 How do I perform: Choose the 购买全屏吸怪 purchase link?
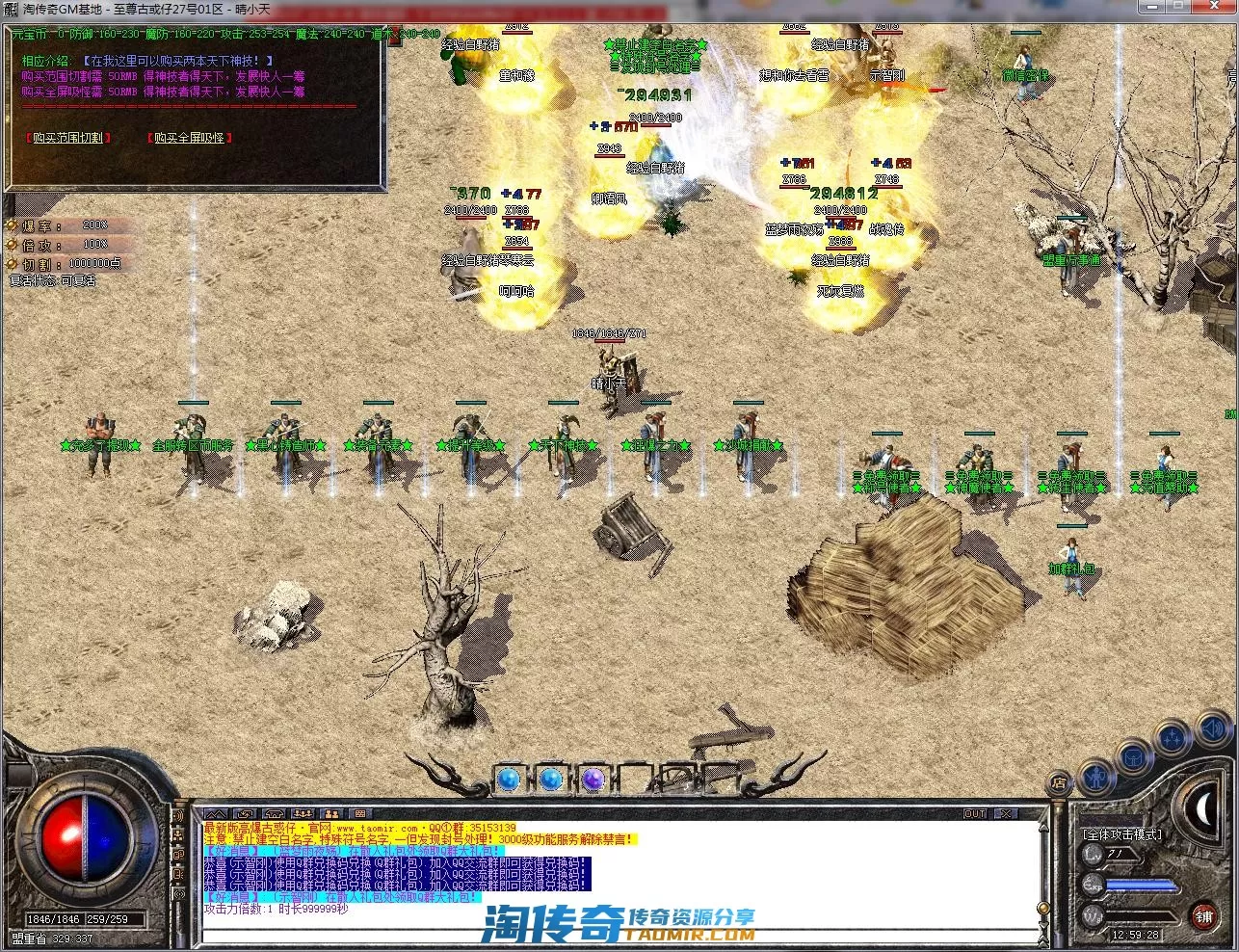[189, 138]
